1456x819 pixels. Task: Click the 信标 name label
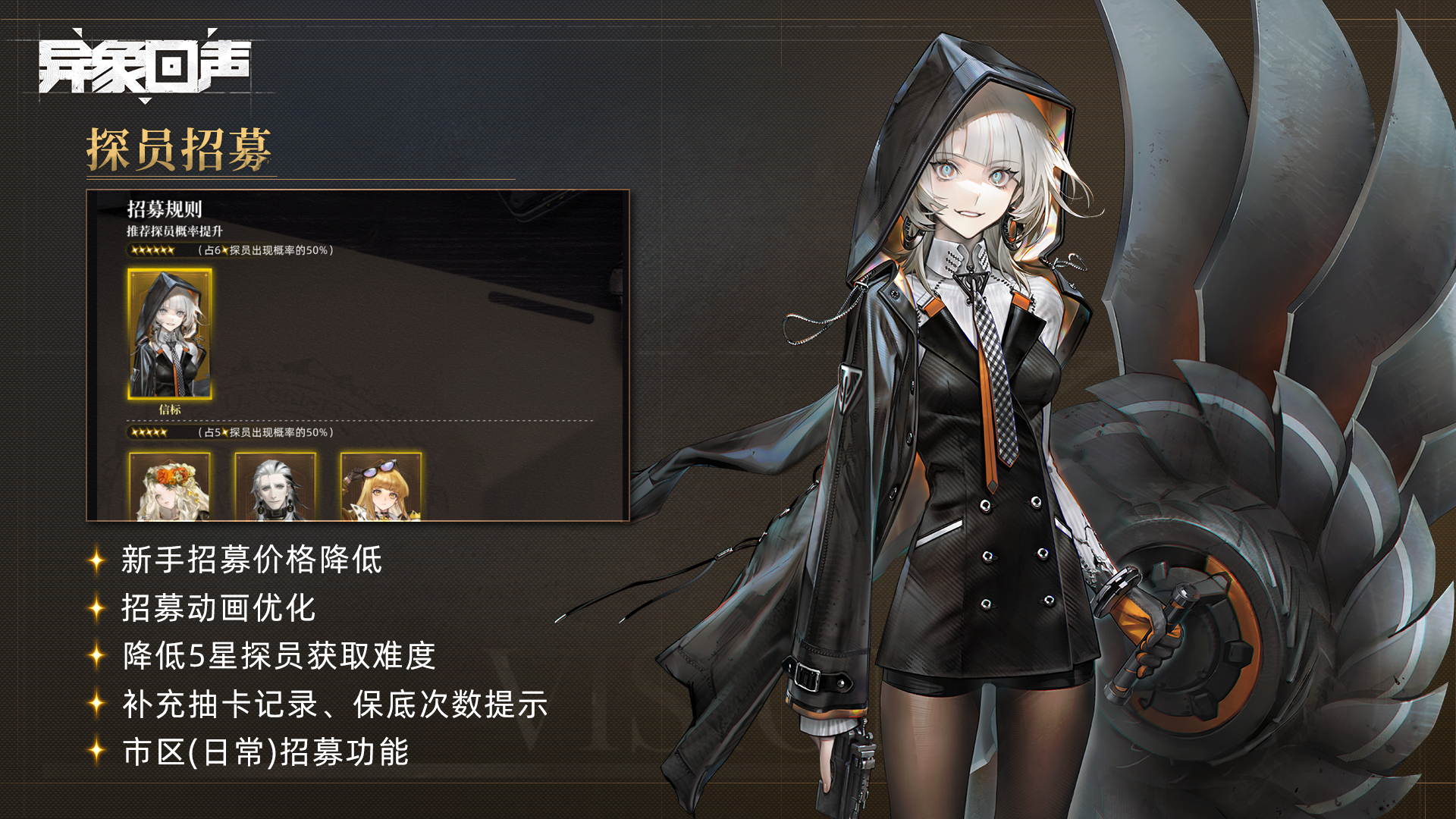click(x=171, y=412)
